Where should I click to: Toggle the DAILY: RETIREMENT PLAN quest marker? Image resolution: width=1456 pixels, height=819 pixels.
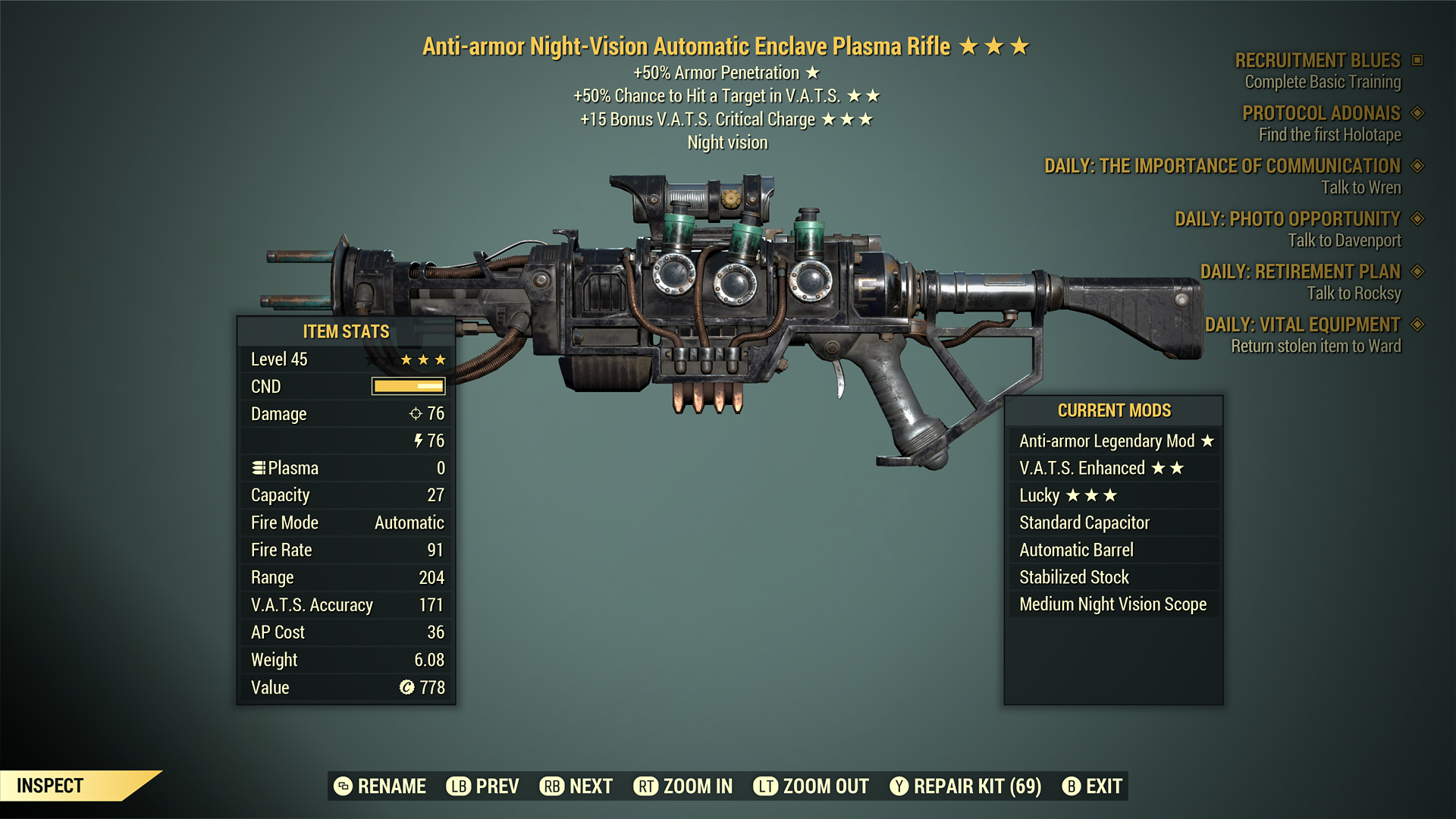pyautogui.click(x=1417, y=271)
